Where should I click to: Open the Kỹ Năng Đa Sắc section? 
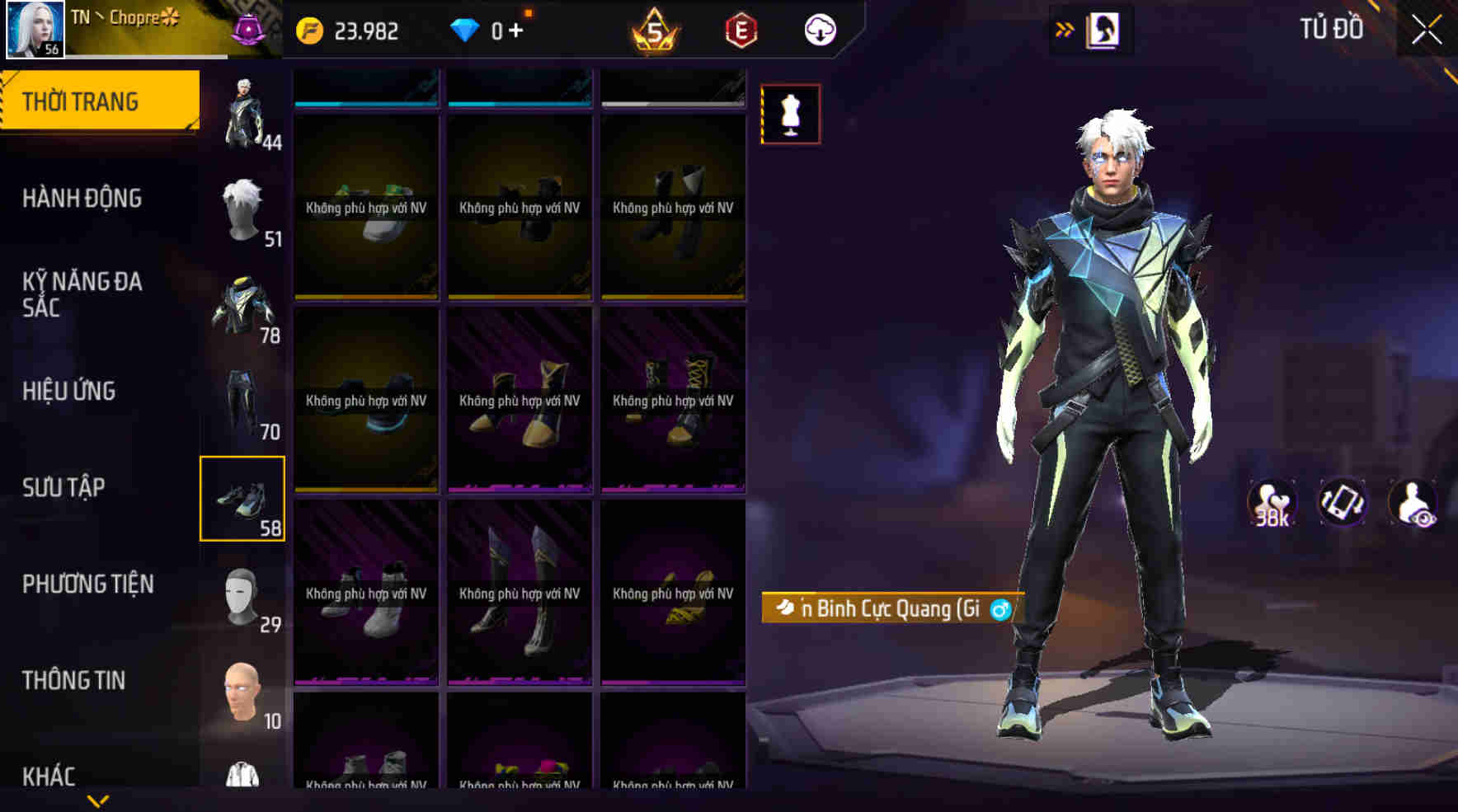click(x=82, y=294)
